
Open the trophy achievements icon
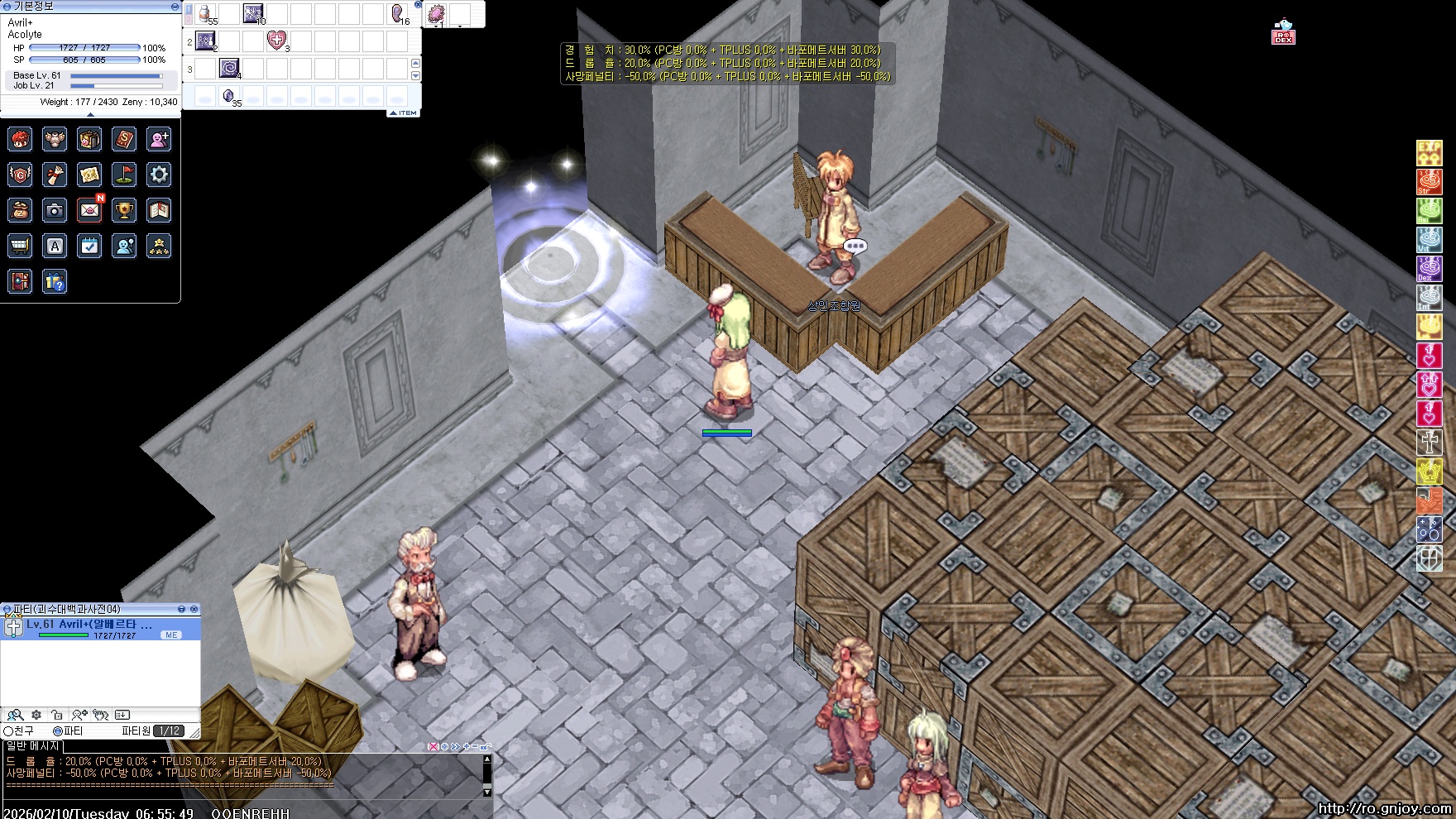coord(124,210)
